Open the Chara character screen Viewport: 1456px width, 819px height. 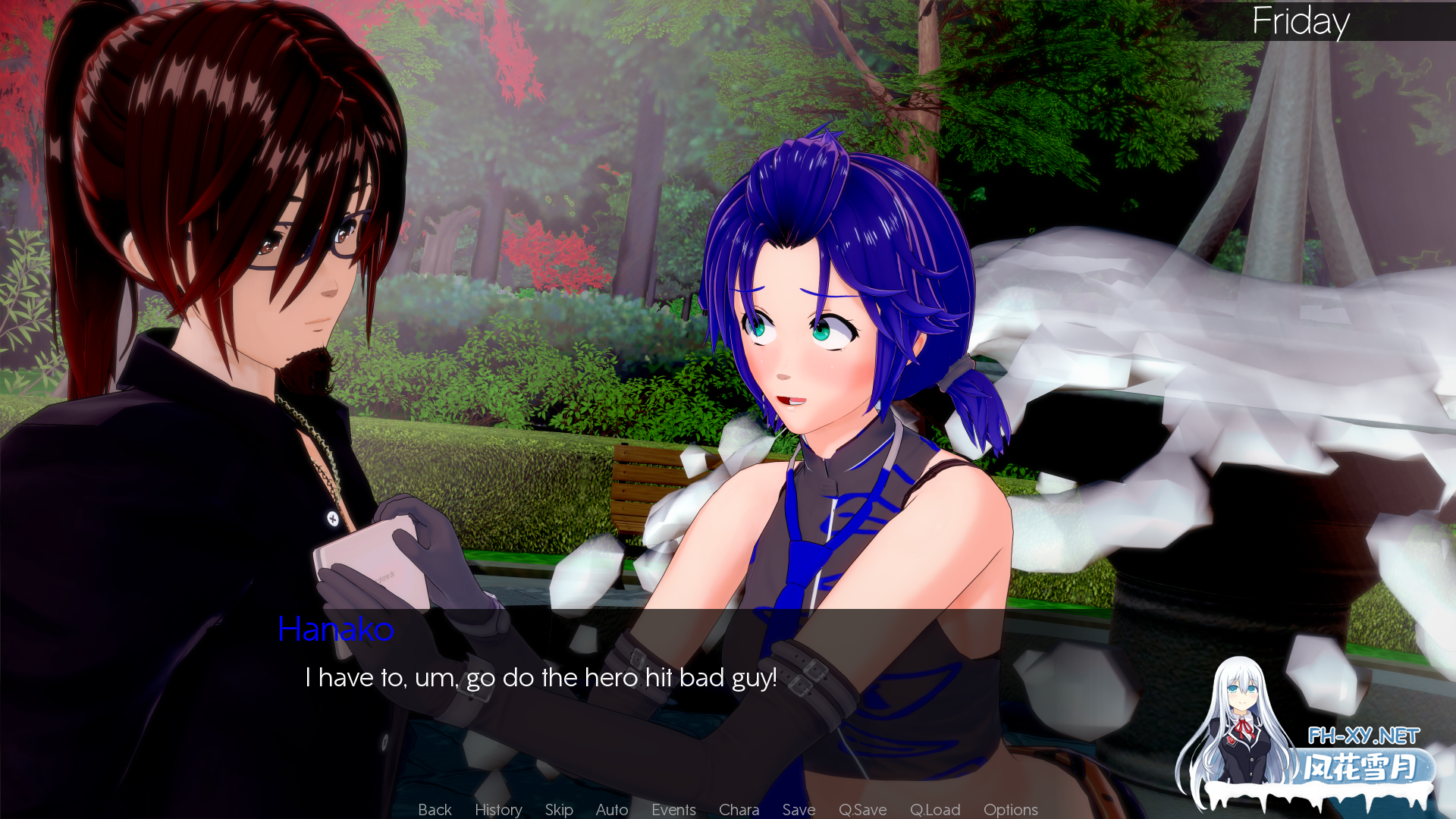pos(739,809)
